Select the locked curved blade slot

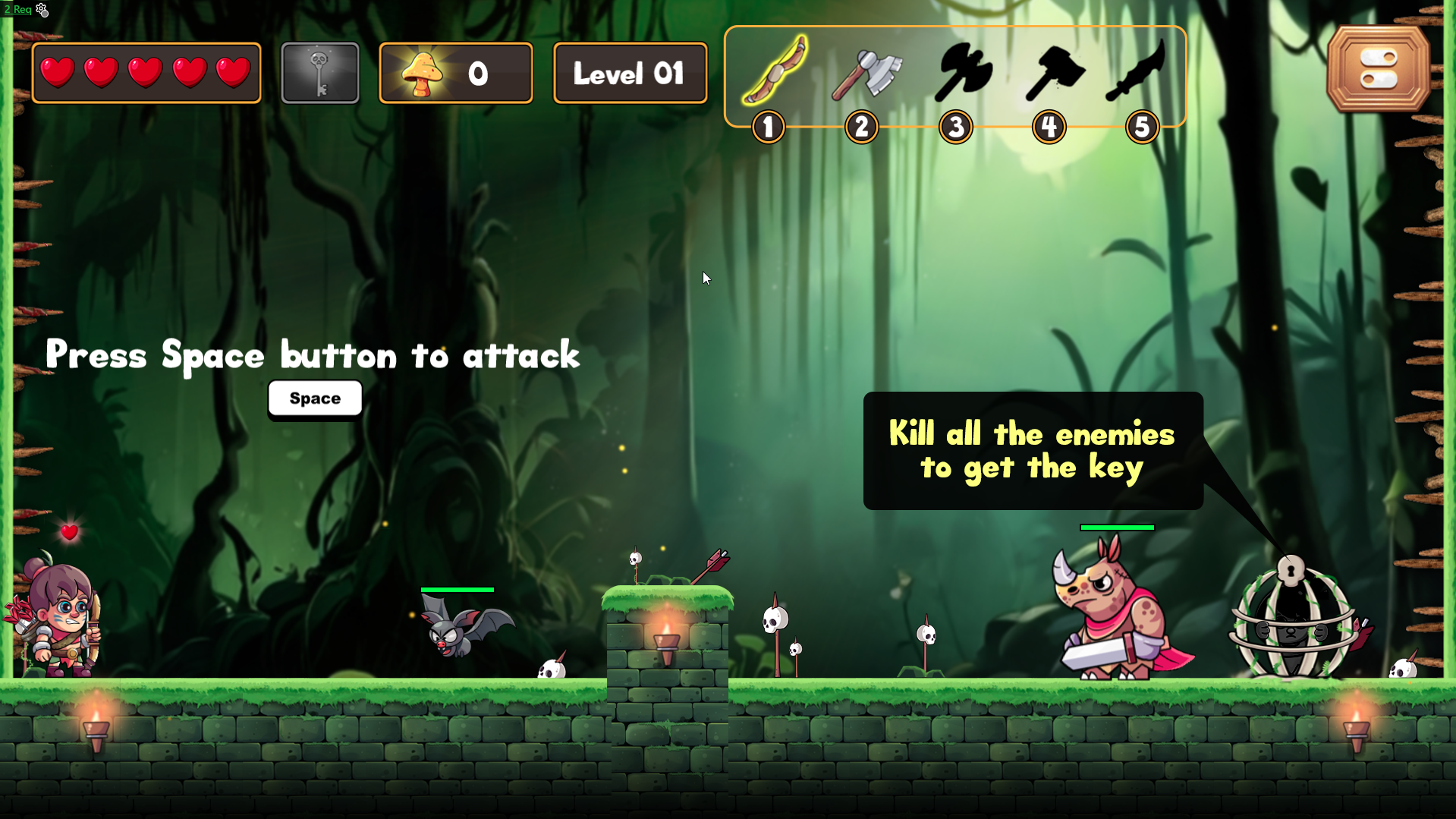click(1136, 71)
